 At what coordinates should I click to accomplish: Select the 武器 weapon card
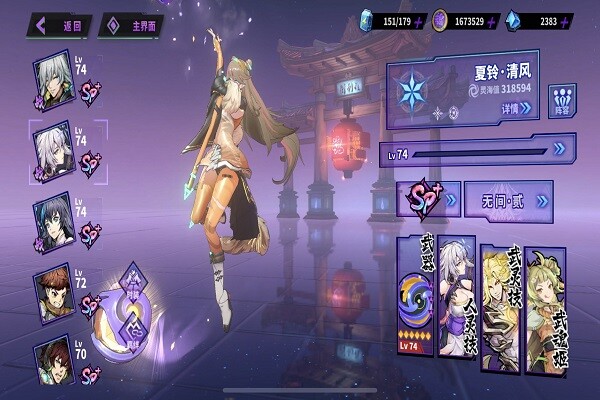pyautogui.click(x=415, y=296)
